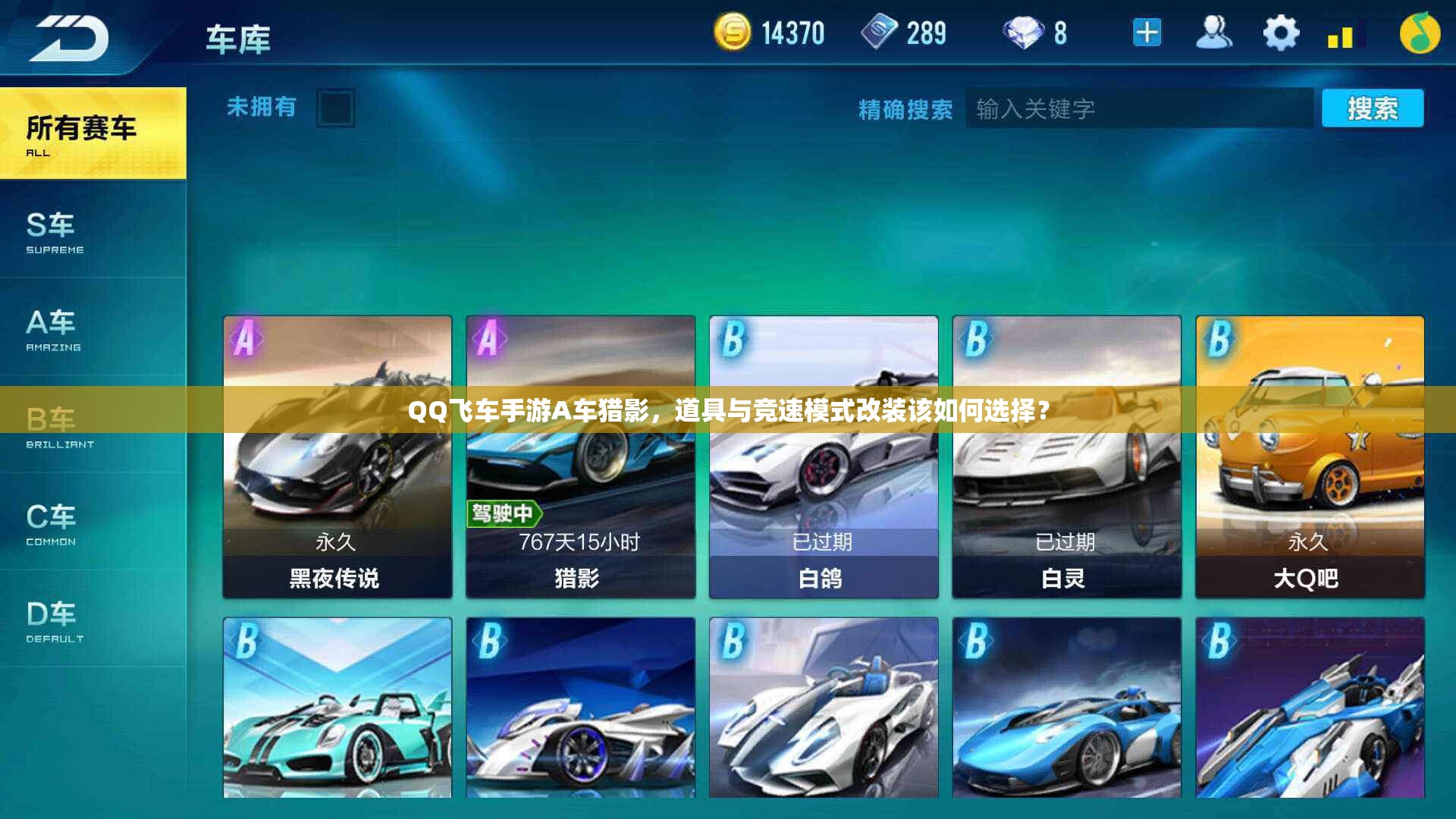Open the gold coin recharge icon

pyautogui.click(x=733, y=33)
